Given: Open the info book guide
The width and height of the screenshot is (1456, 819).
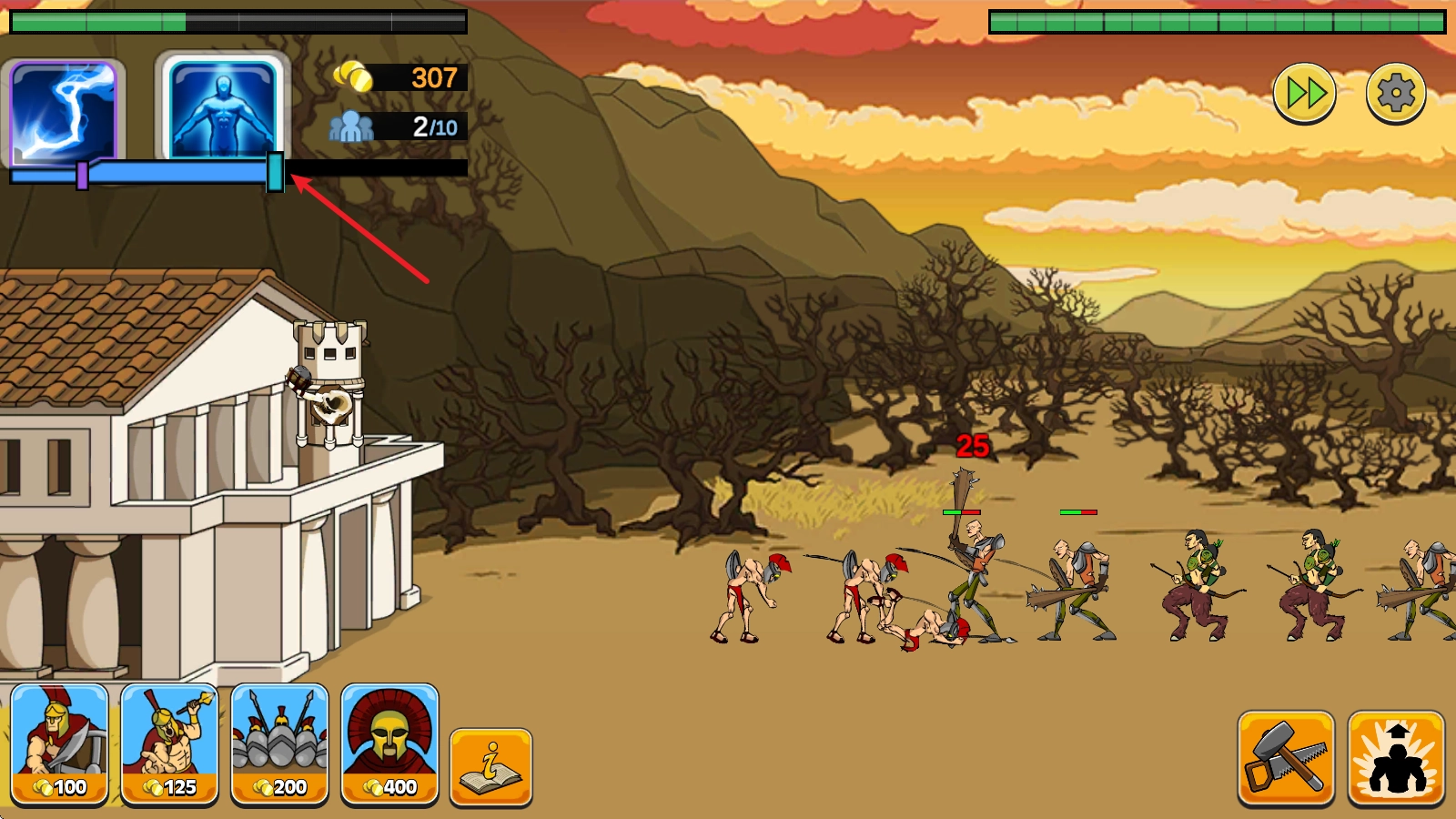Looking at the screenshot, I should point(490,766).
